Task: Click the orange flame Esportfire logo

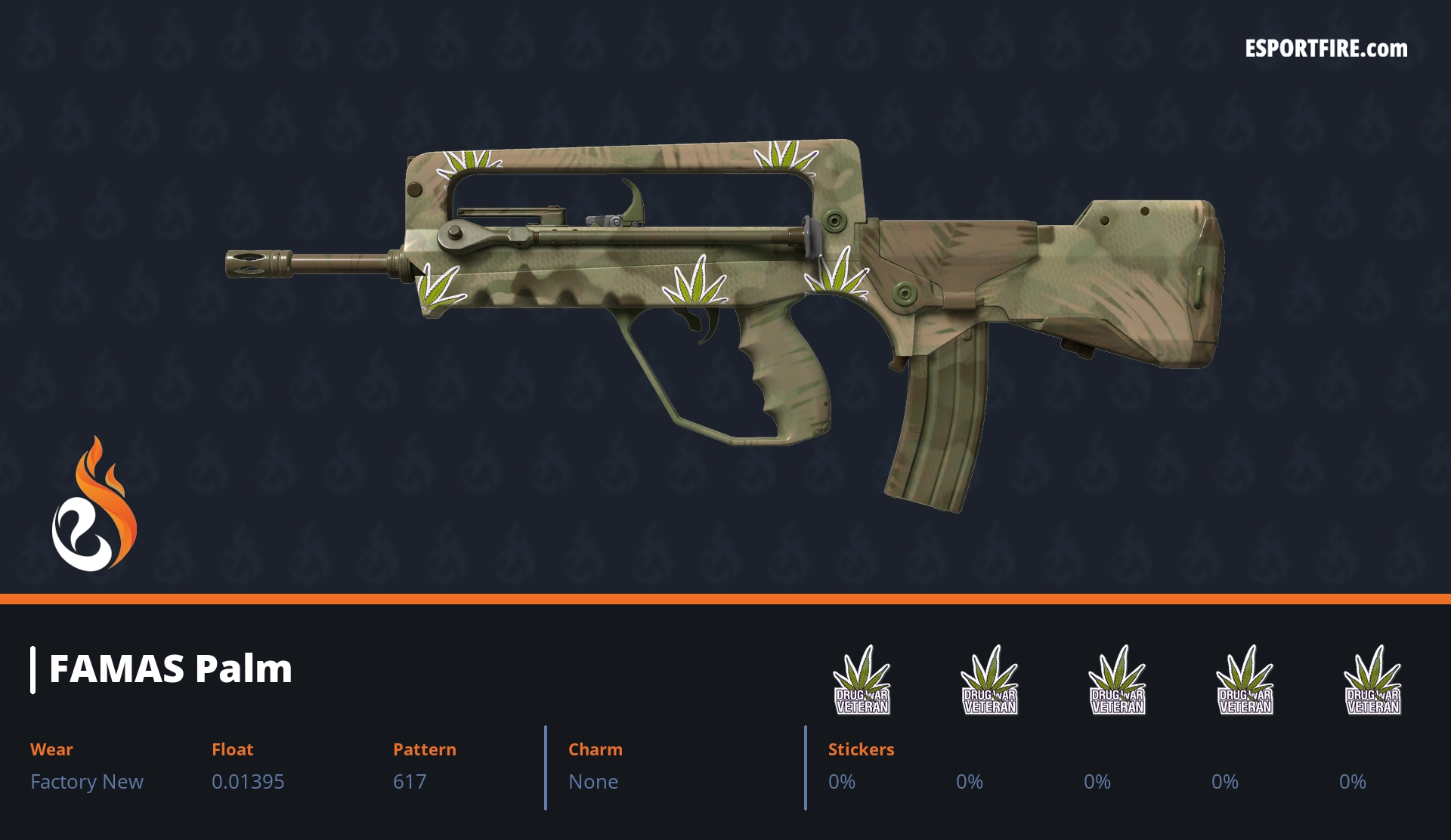Action: click(x=94, y=505)
